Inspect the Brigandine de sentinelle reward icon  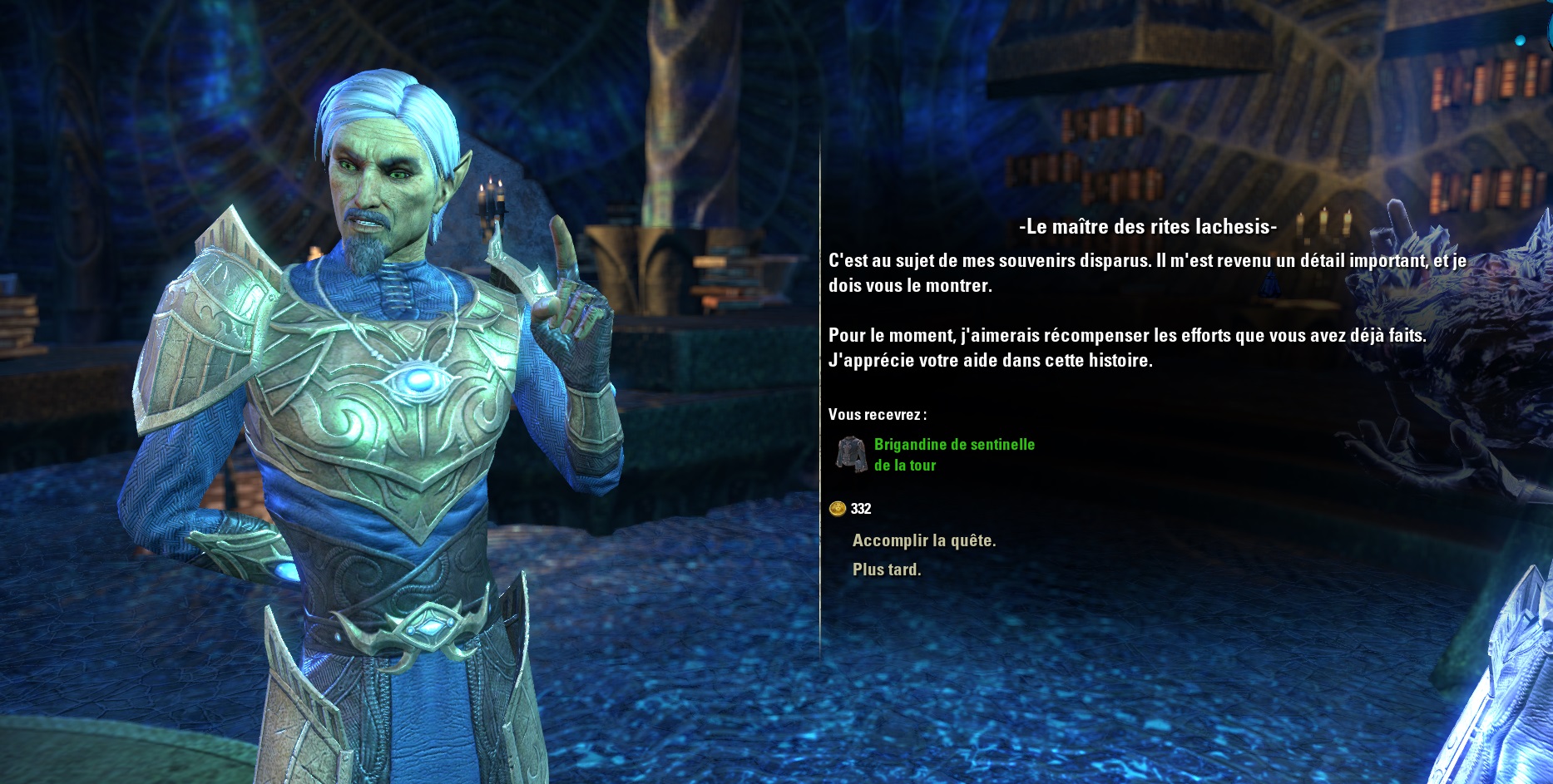pyautogui.click(x=851, y=454)
